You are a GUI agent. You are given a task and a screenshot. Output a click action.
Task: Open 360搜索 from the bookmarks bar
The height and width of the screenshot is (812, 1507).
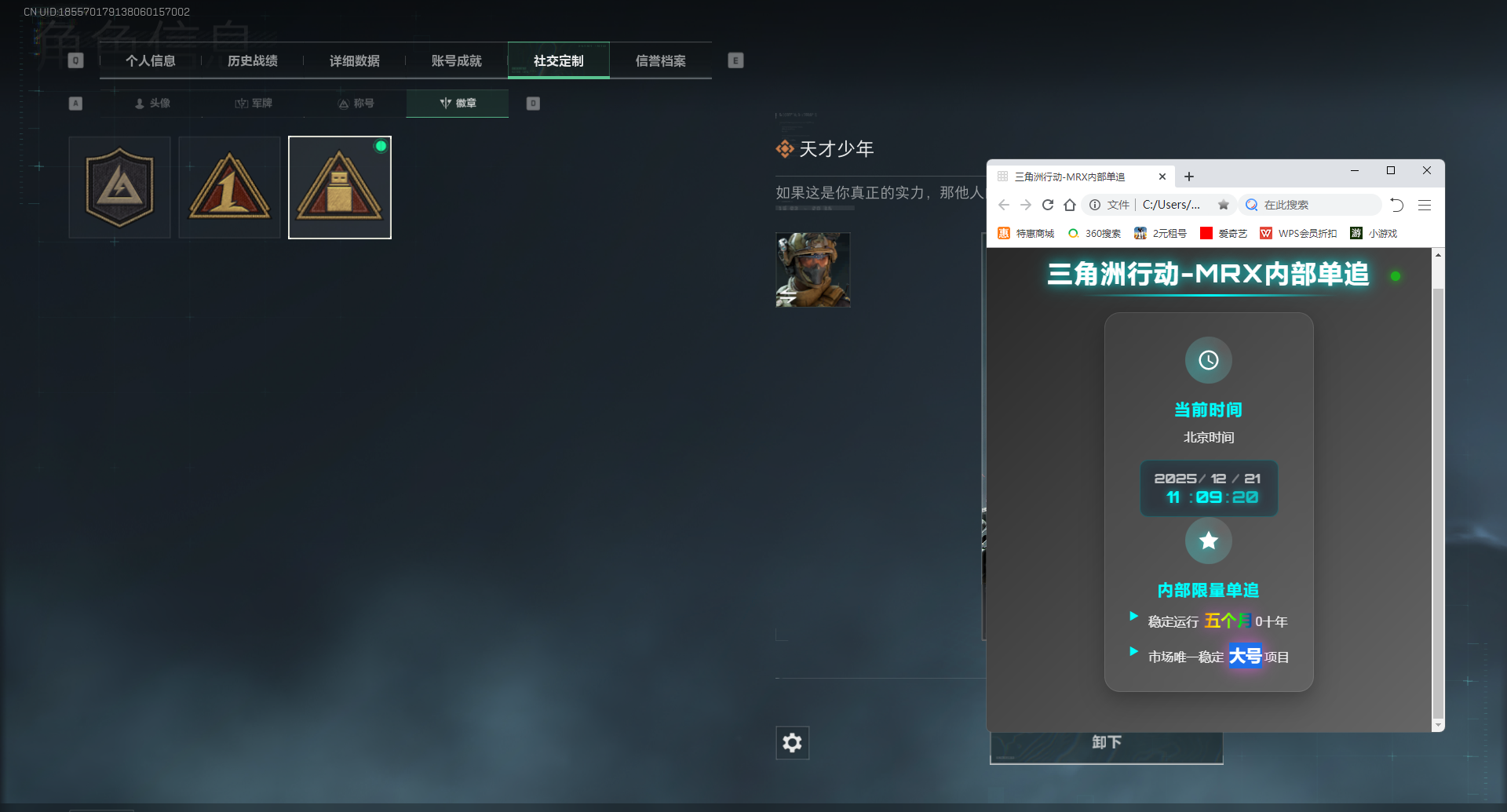pos(1094,233)
